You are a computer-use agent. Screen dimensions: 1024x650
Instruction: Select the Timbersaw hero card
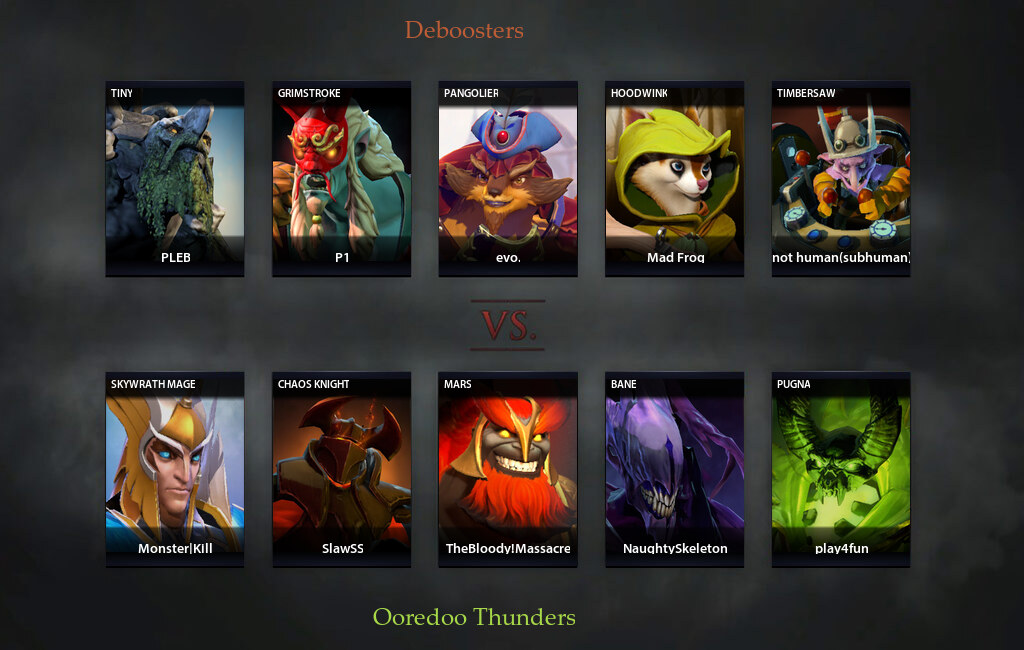[x=841, y=178]
